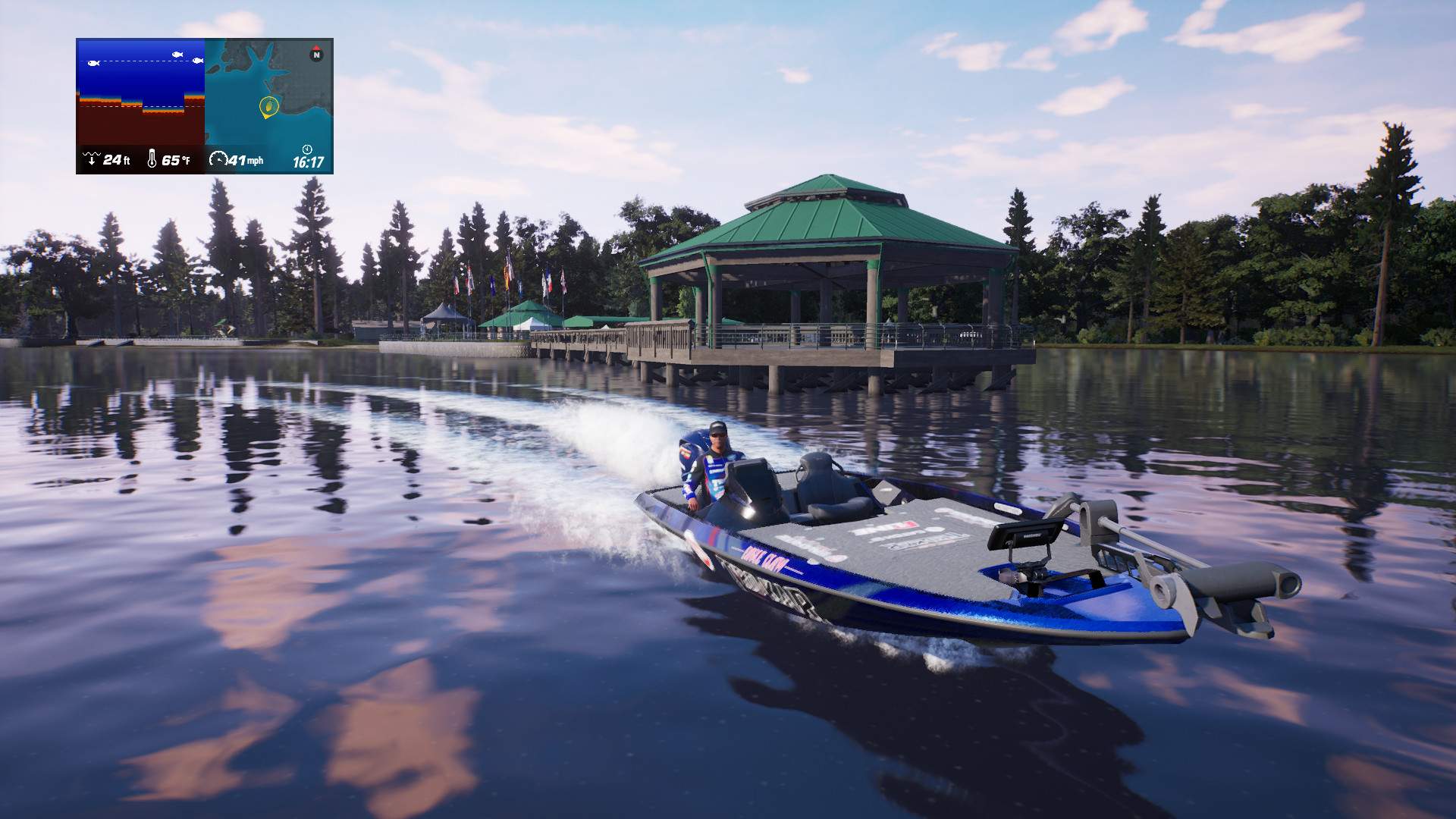Image resolution: width=1456 pixels, height=819 pixels.
Task: Click the yellow player position marker on minimap
Action: pos(268,106)
